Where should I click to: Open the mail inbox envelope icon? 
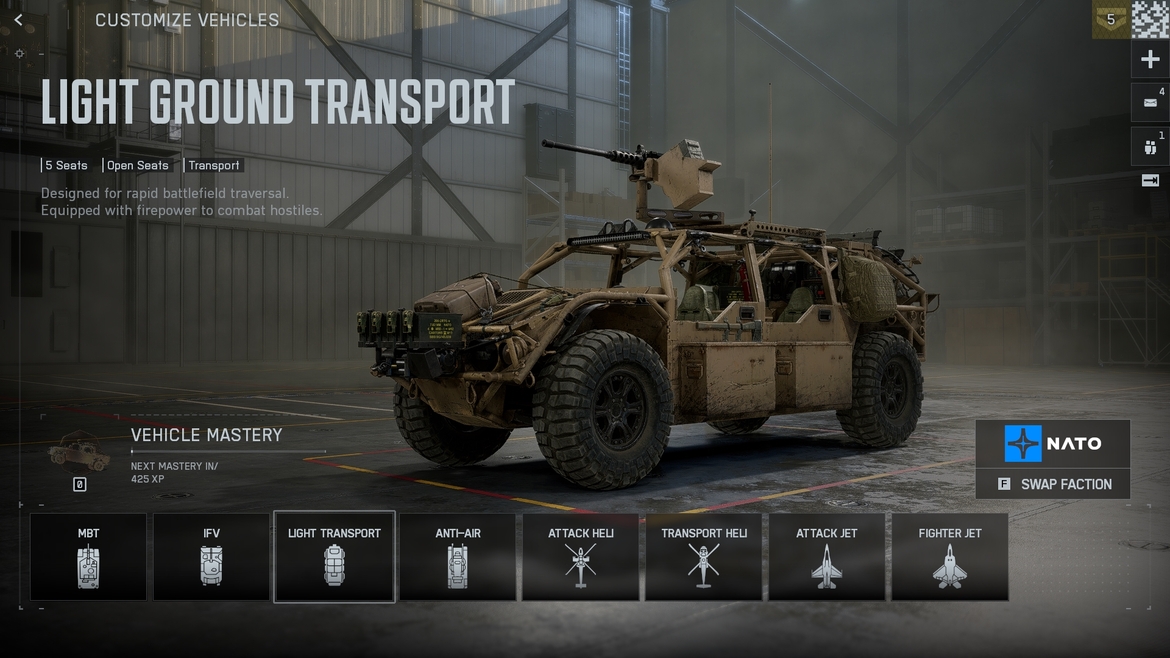pos(1150,103)
